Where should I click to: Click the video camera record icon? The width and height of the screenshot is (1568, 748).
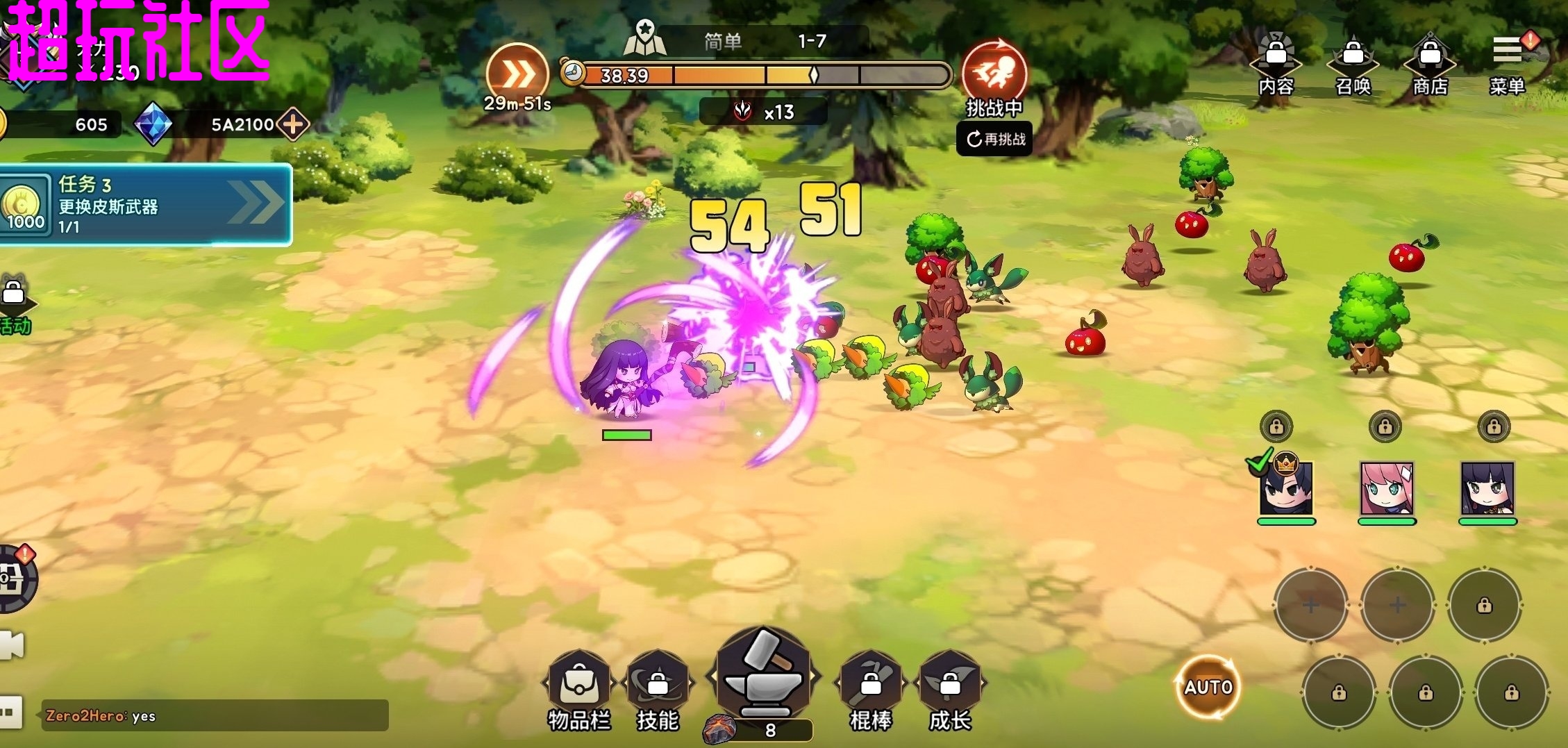(12, 646)
